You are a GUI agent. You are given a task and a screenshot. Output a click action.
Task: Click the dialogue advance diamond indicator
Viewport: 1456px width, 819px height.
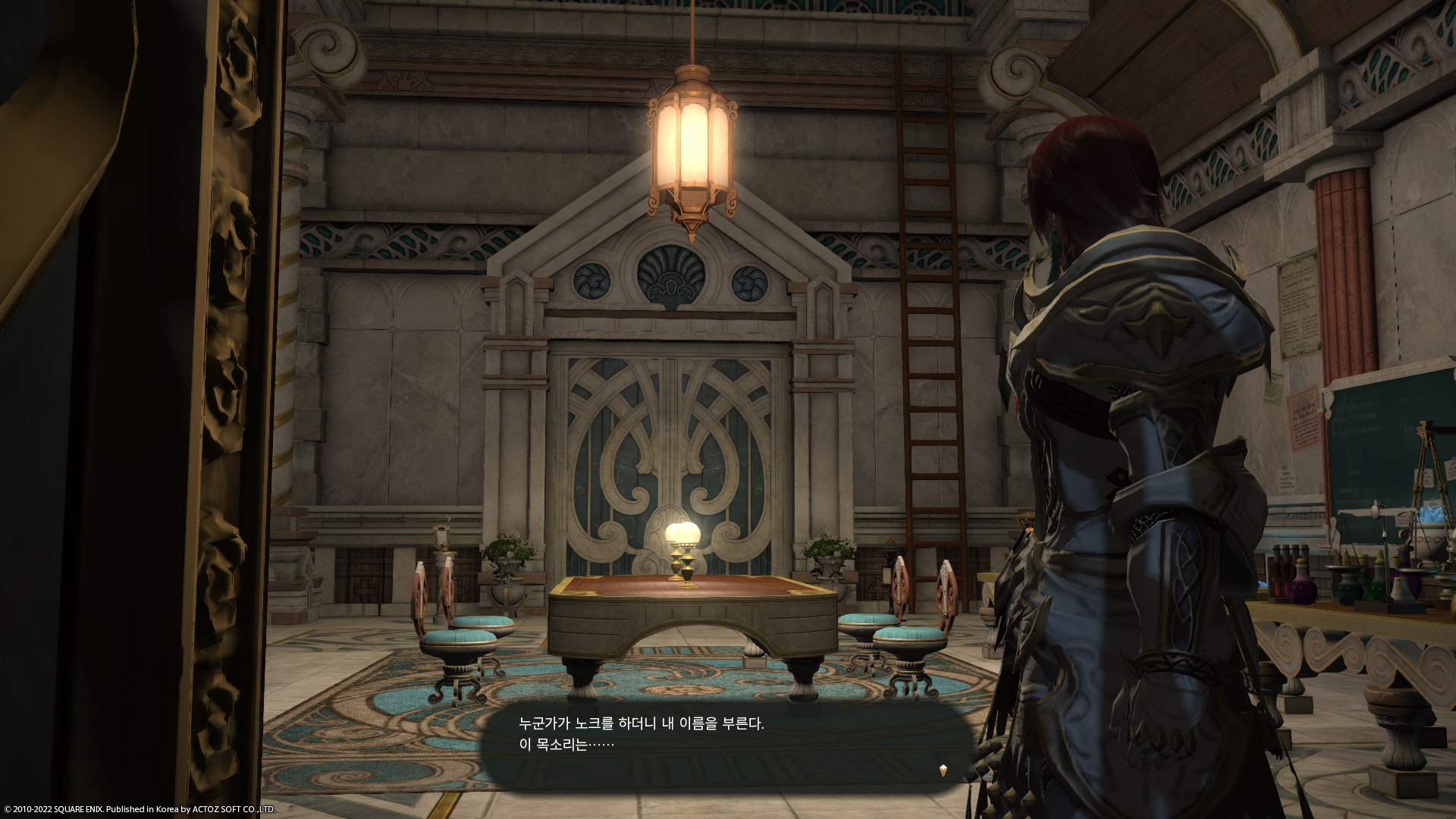(x=943, y=770)
